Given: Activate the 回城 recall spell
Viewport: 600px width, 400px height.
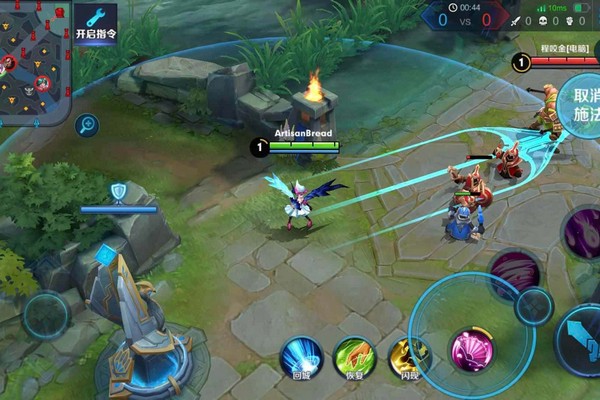Looking at the screenshot, I should (301, 358).
